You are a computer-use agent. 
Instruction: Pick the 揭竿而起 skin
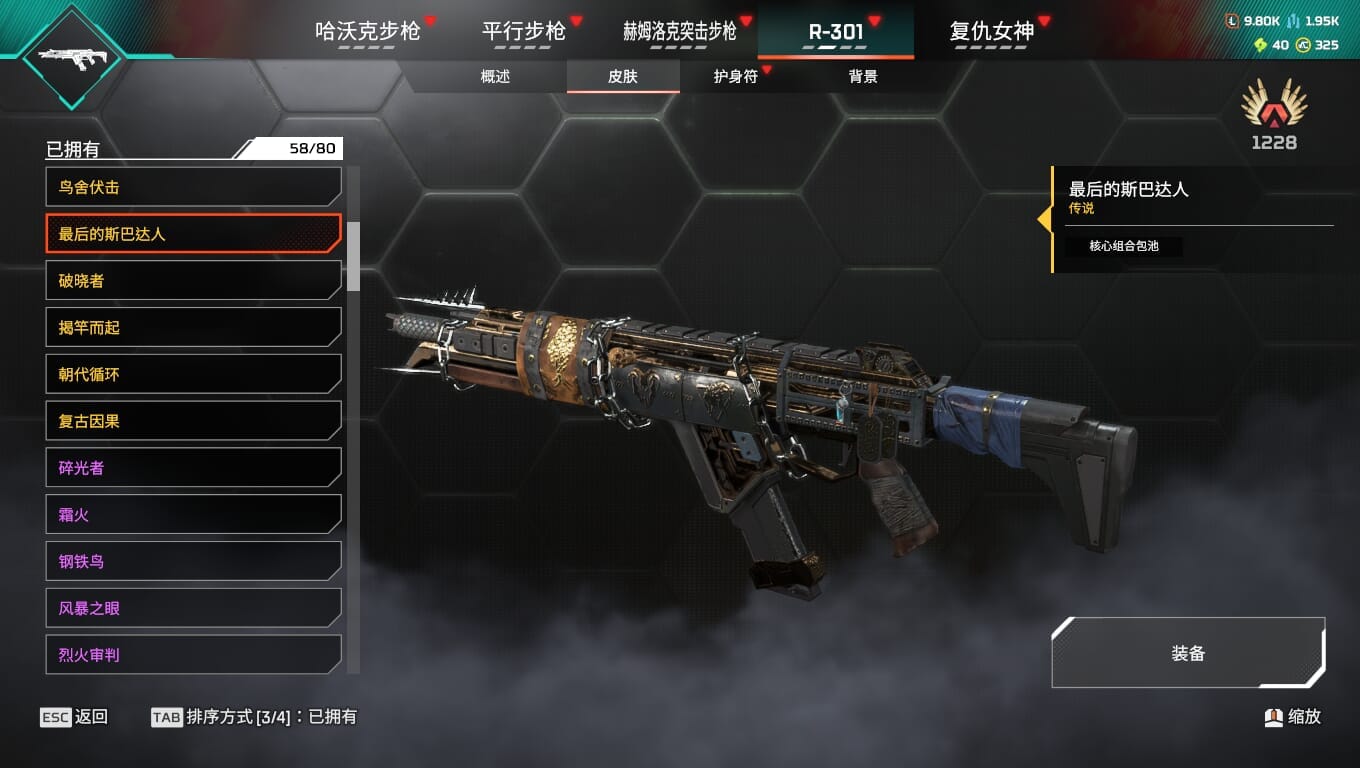[x=193, y=328]
